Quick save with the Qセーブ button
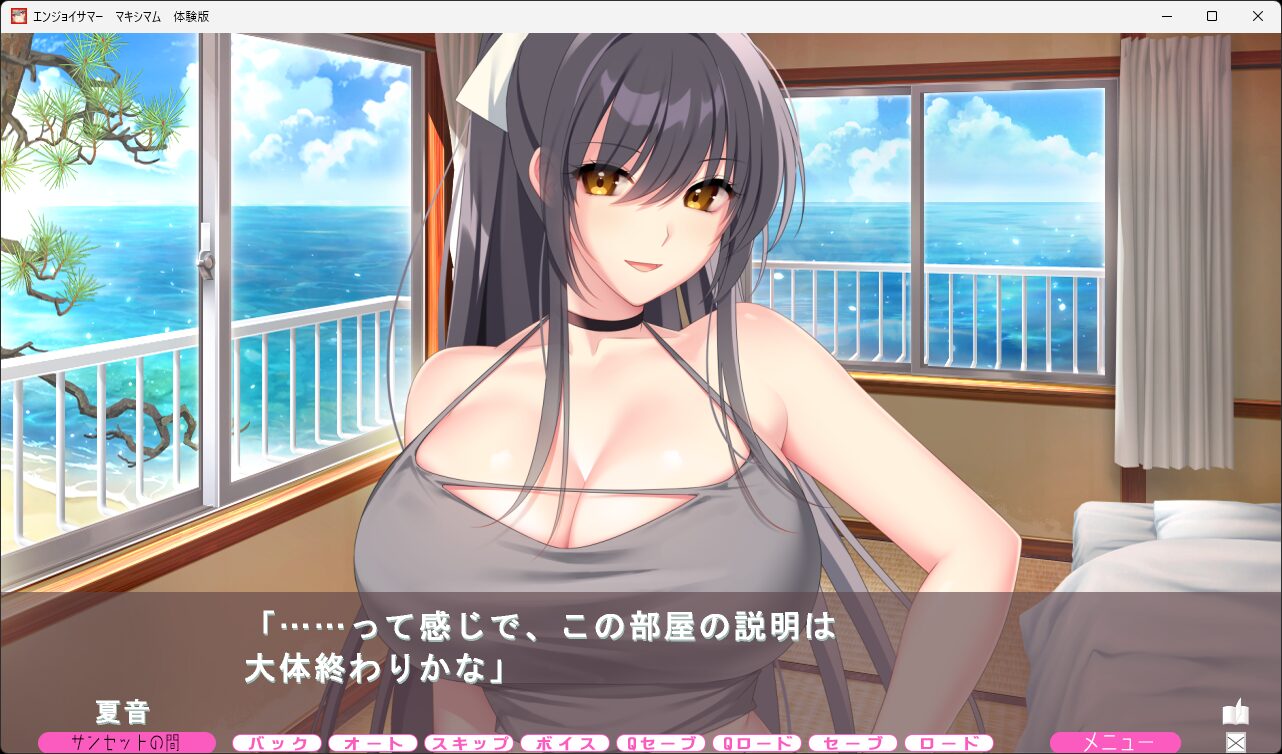Image resolution: width=1282 pixels, height=754 pixels. point(661,743)
